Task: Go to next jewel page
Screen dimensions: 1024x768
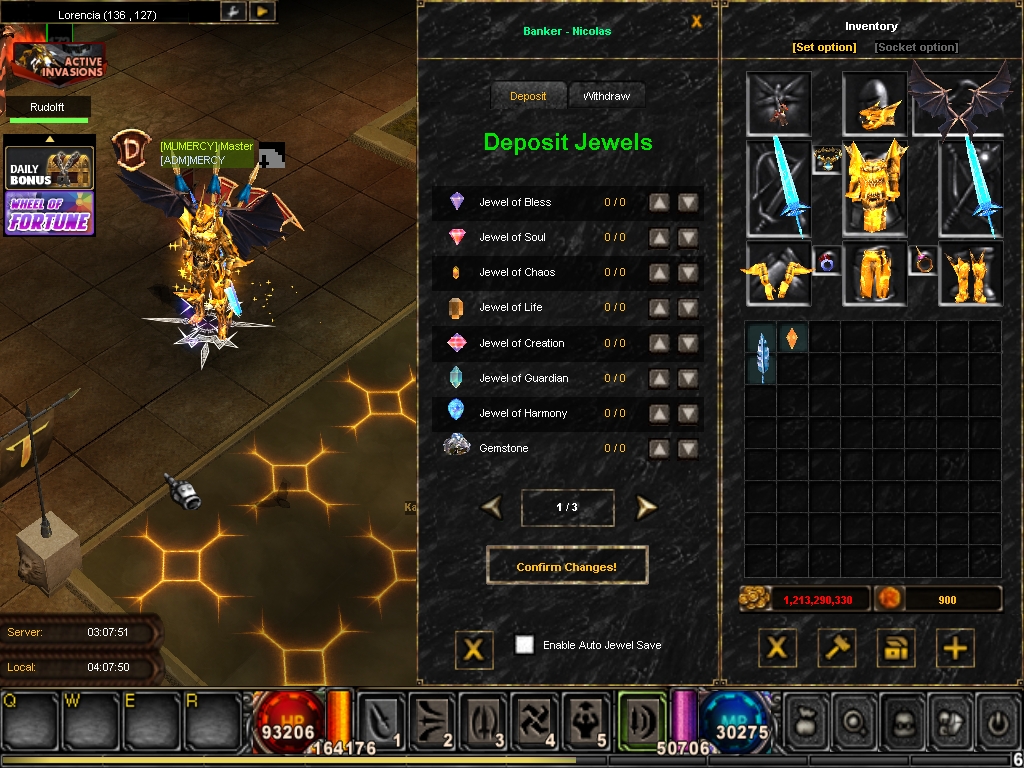Action: pos(646,507)
